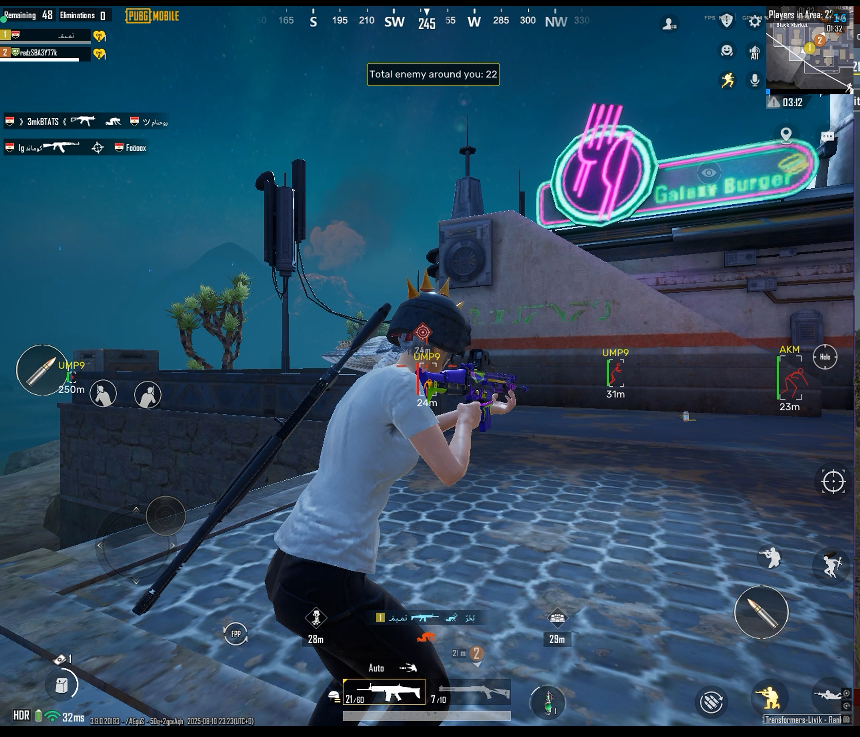
Task: Open the emote smiley face menu
Action: pyautogui.click(x=727, y=51)
